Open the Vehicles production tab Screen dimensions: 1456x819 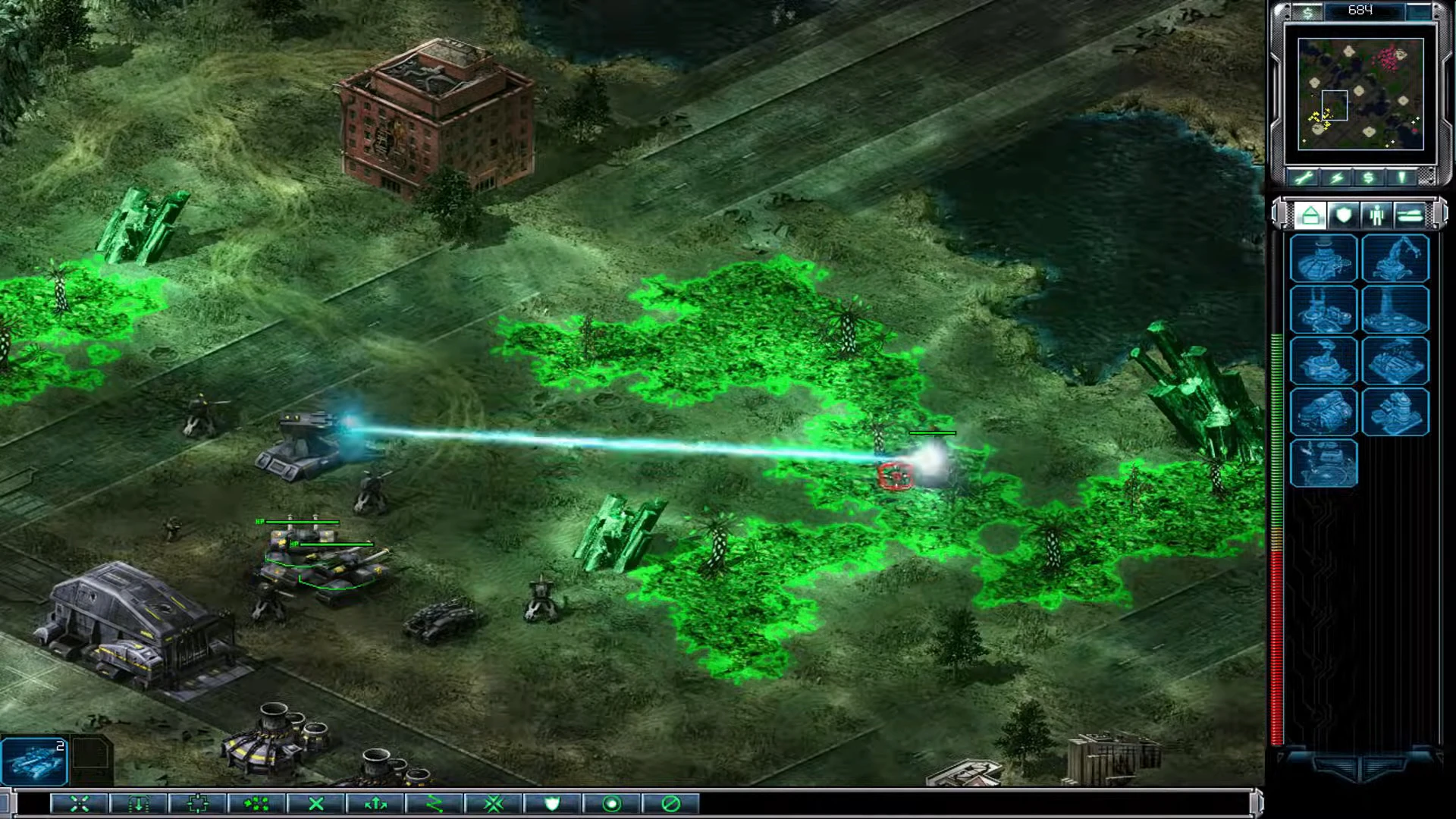click(1410, 216)
